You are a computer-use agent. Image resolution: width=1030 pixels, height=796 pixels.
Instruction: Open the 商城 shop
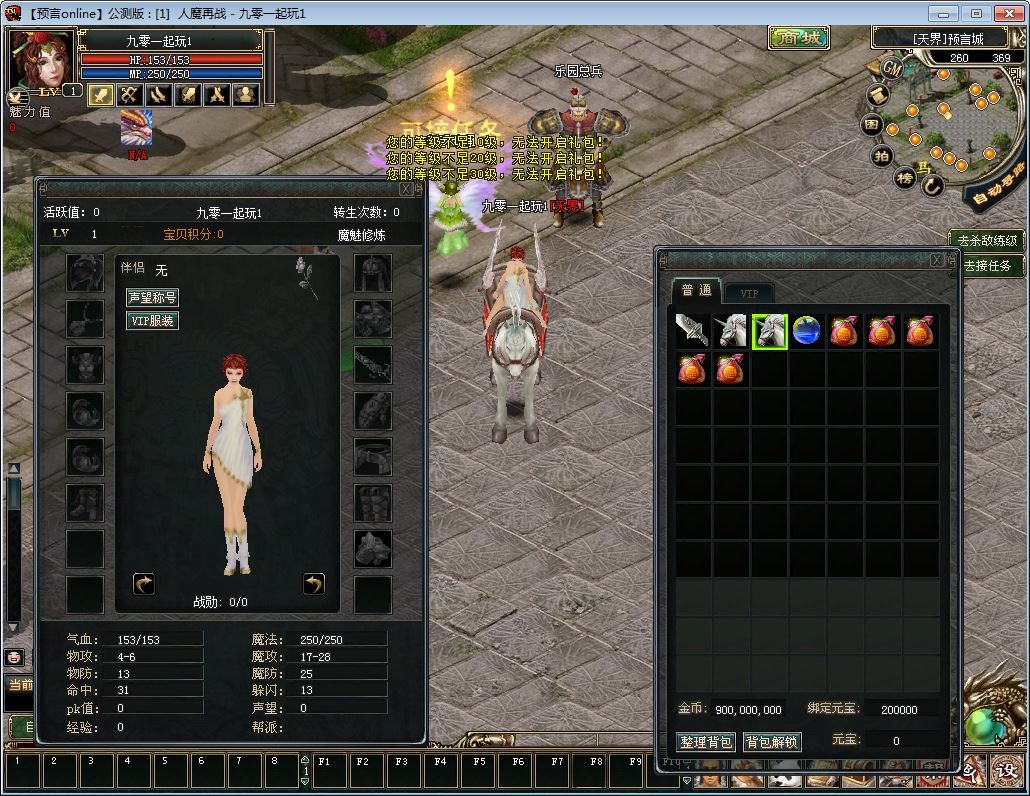[799, 38]
